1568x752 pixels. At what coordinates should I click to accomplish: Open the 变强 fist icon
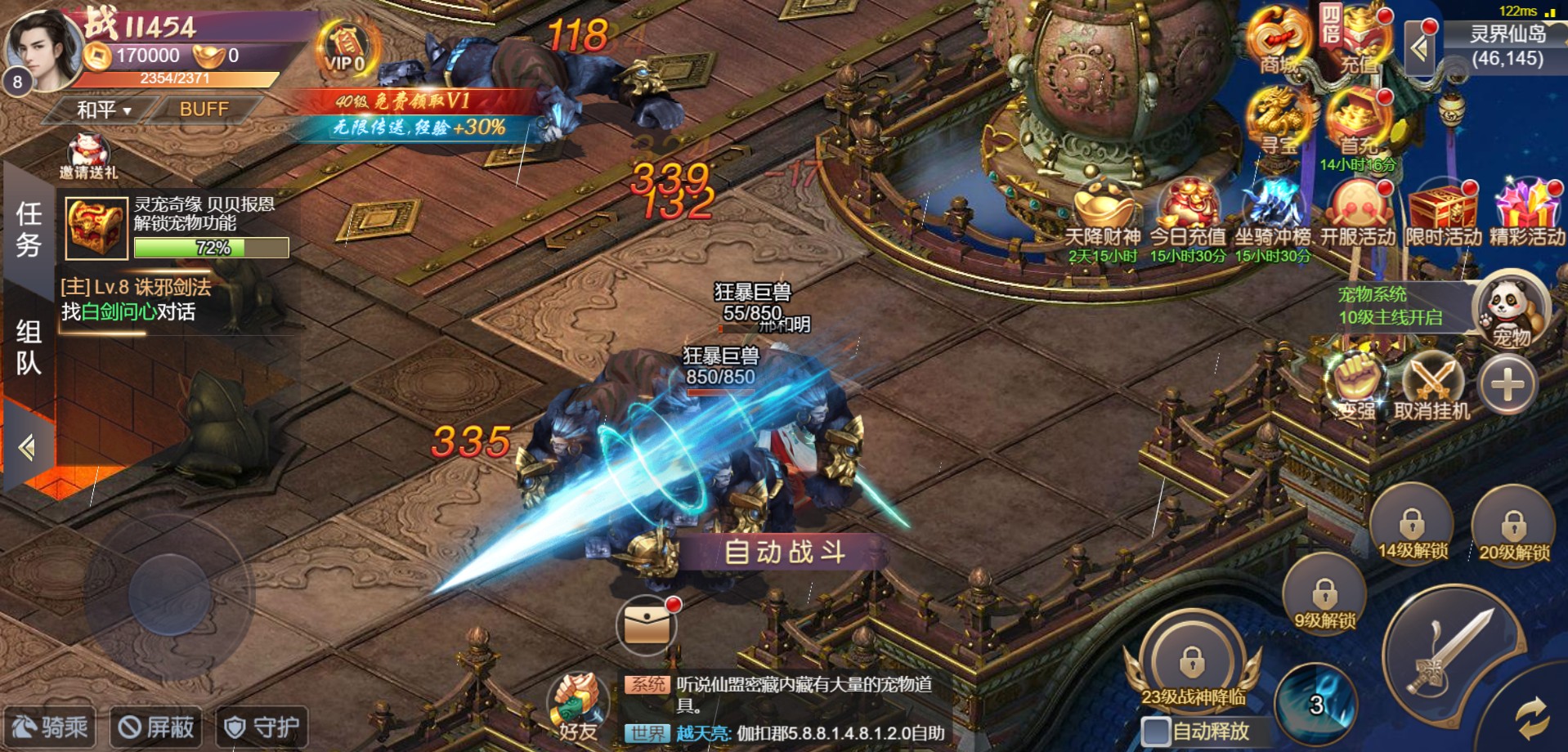[x=1356, y=386]
